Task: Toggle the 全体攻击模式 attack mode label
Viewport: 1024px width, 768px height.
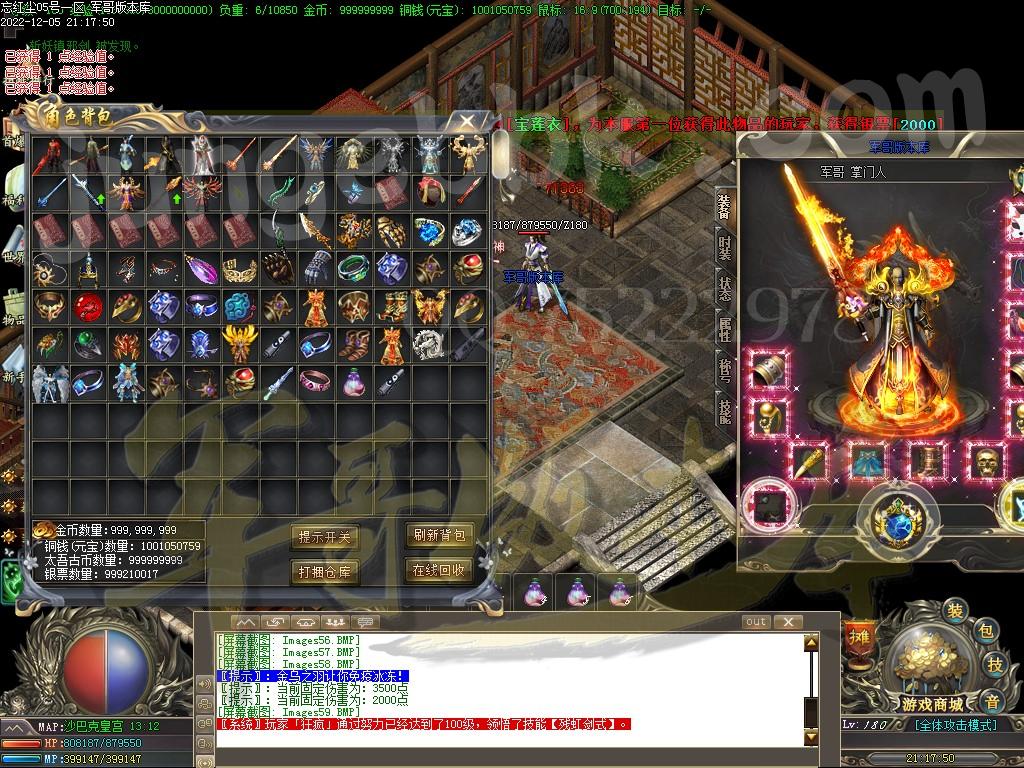Action: pos(955,725)
